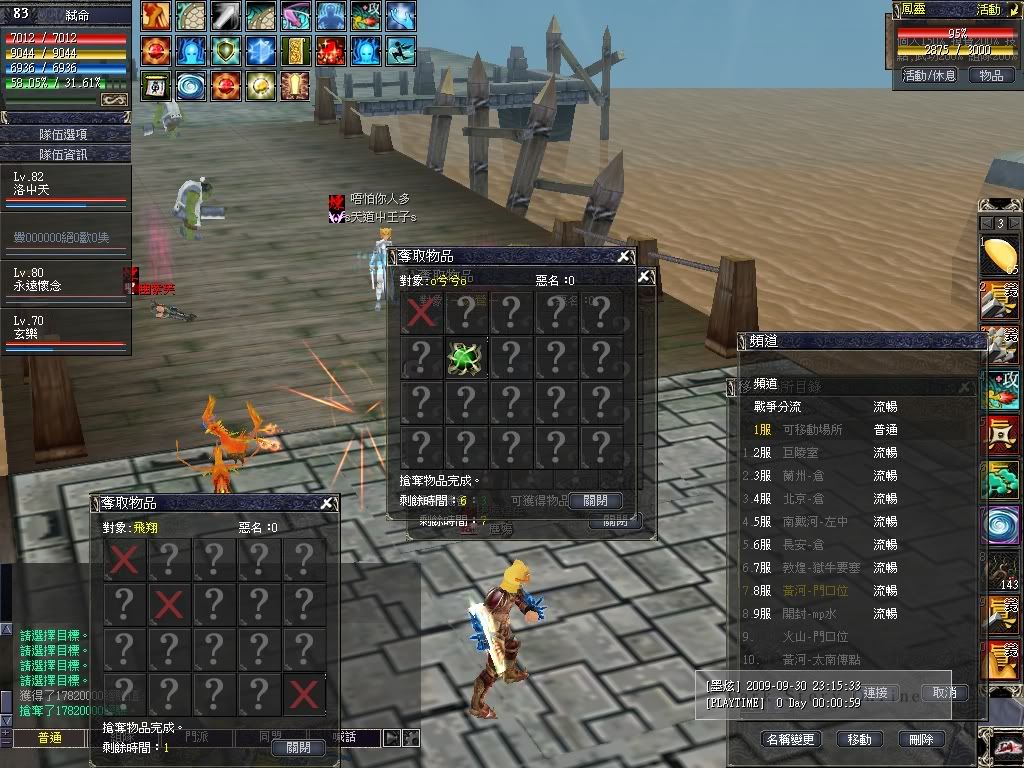Click the 連接 connect button
Screen dimensions: 1024x768
(875, 692)
